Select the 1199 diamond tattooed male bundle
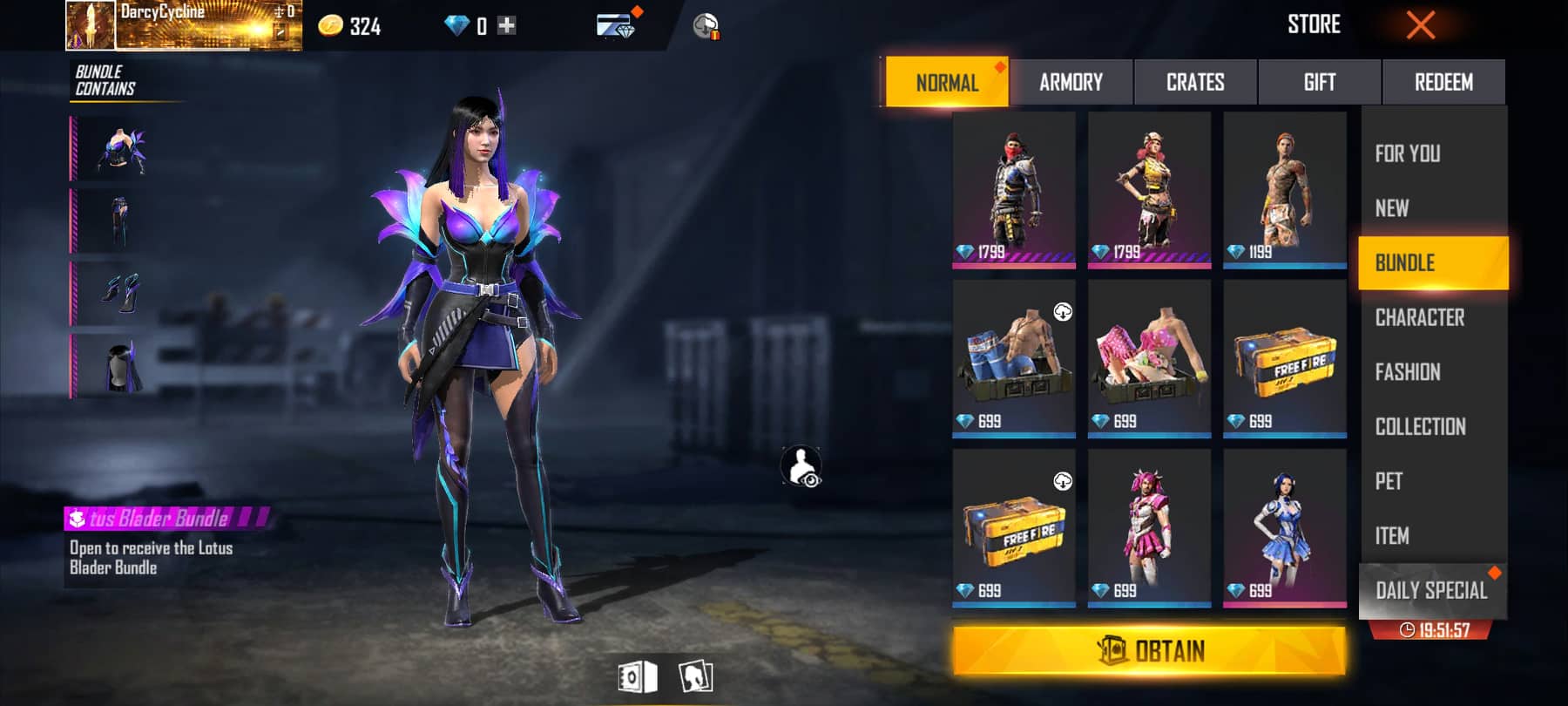Screen dimensions: 1568x706 pos(1284,189)
